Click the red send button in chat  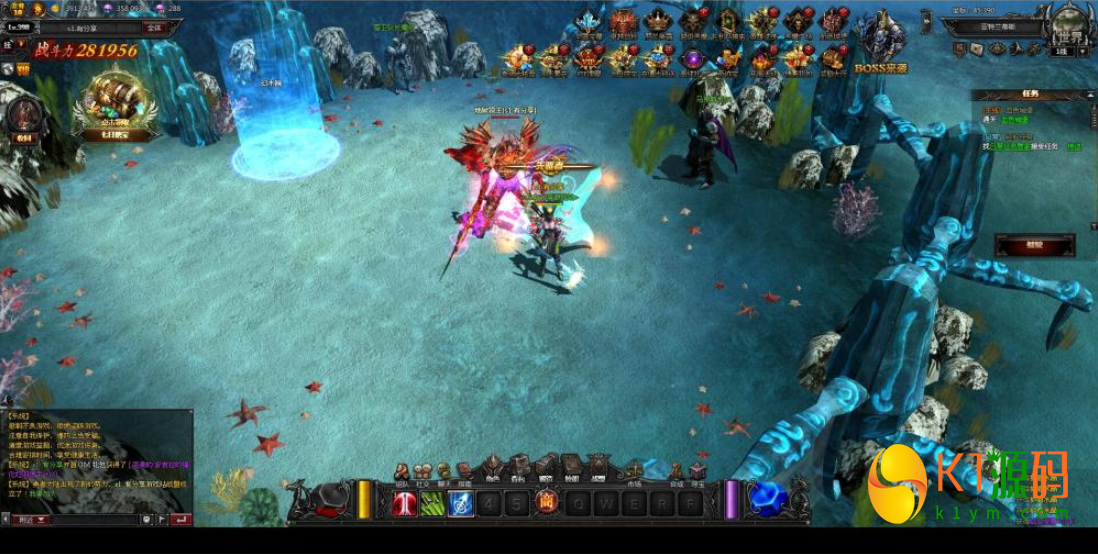click(x=180, y=520)
